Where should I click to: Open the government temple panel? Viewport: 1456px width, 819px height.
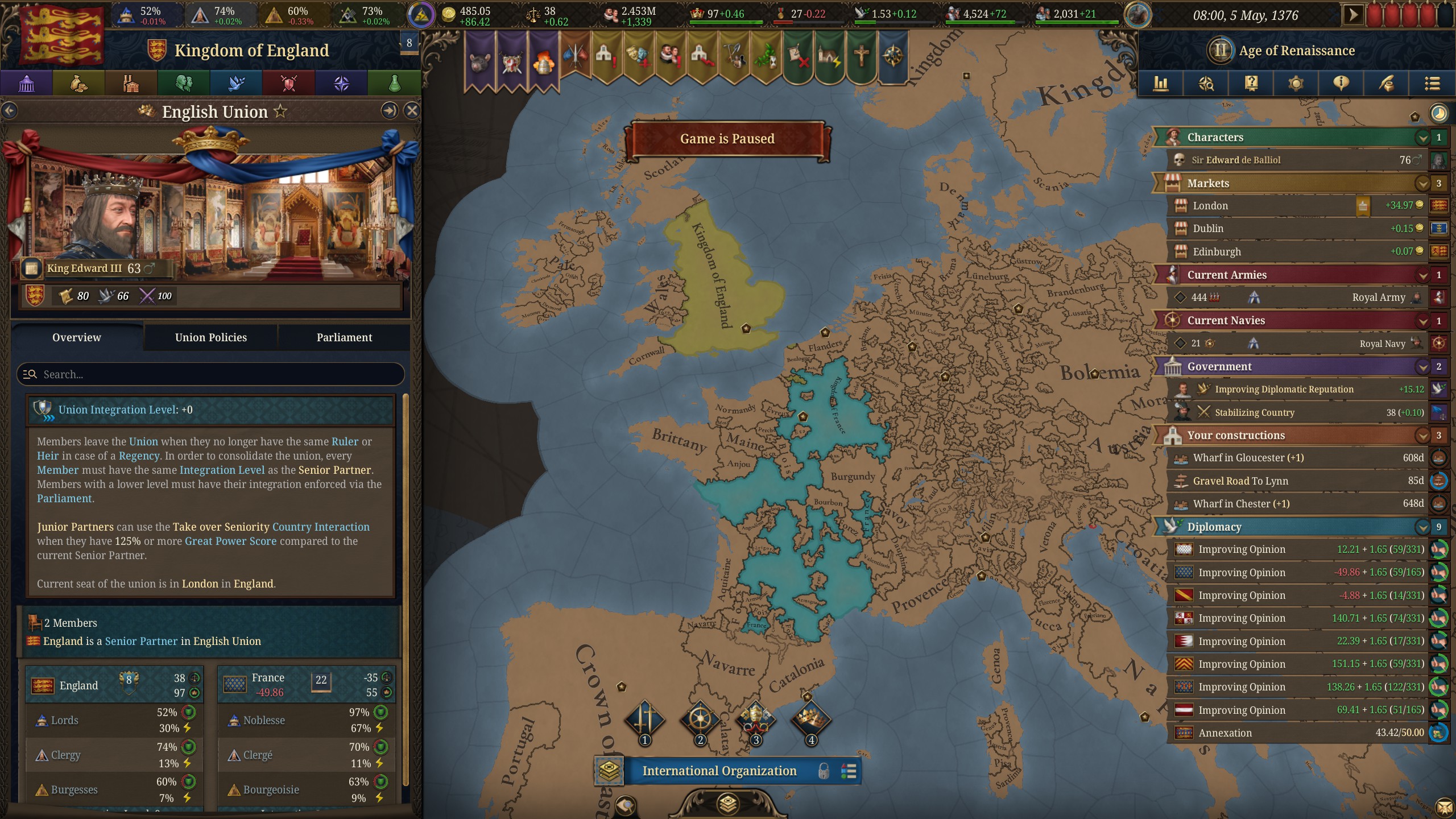[26, 84]
